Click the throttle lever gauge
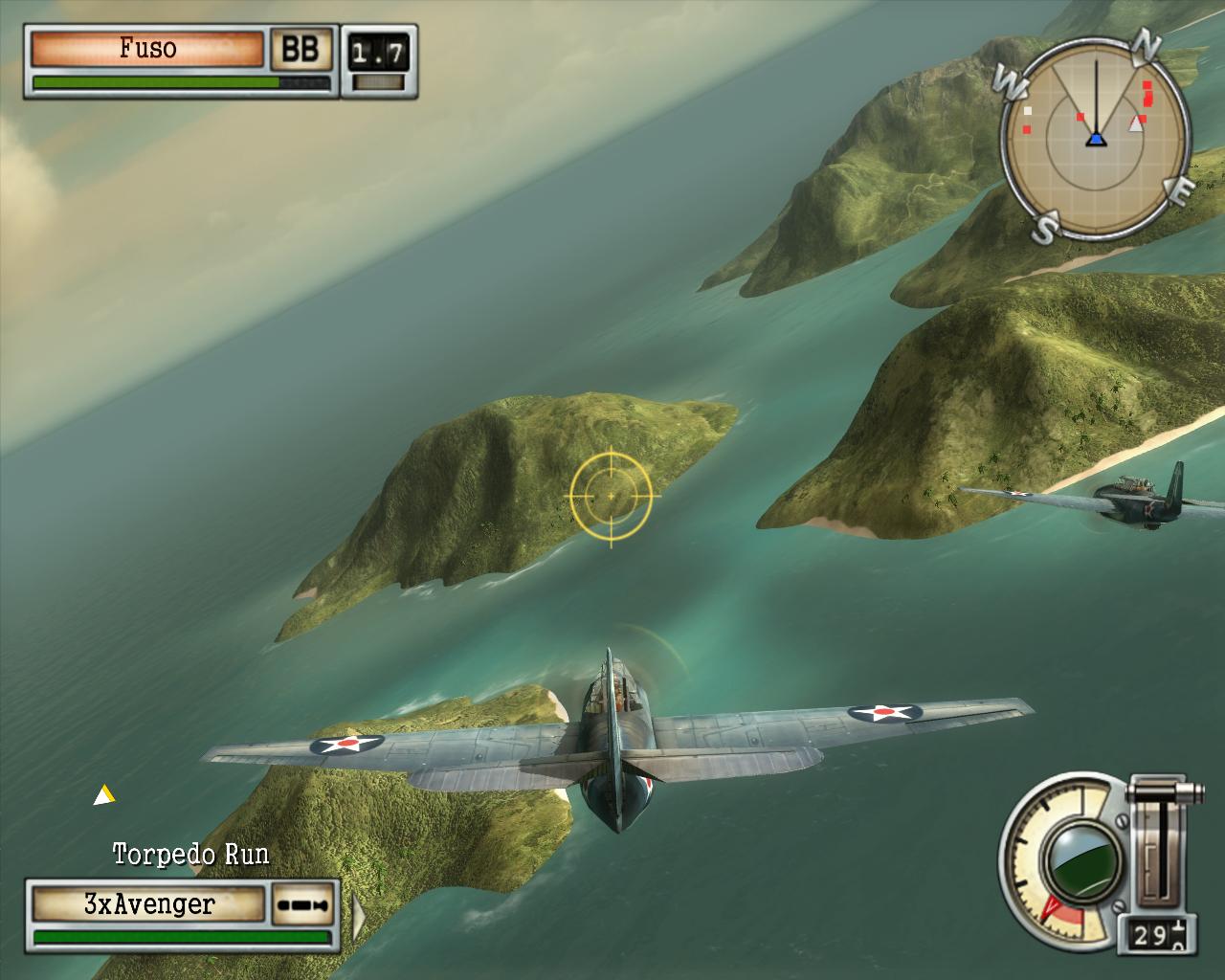 pyautogui.click(x=1161, y=842)
